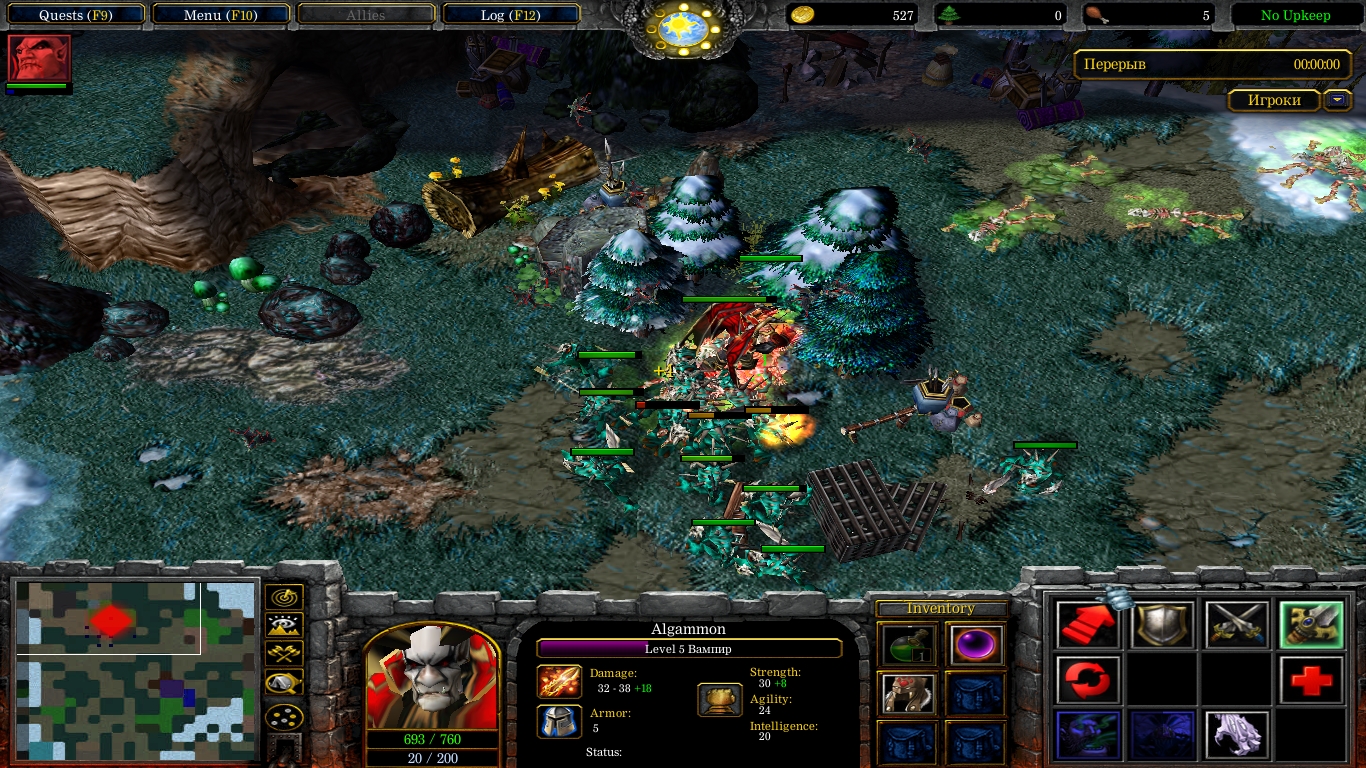Open the Log (F12) panel
The height and width of the screenshot is (768, 1366).
coord(510,15)
